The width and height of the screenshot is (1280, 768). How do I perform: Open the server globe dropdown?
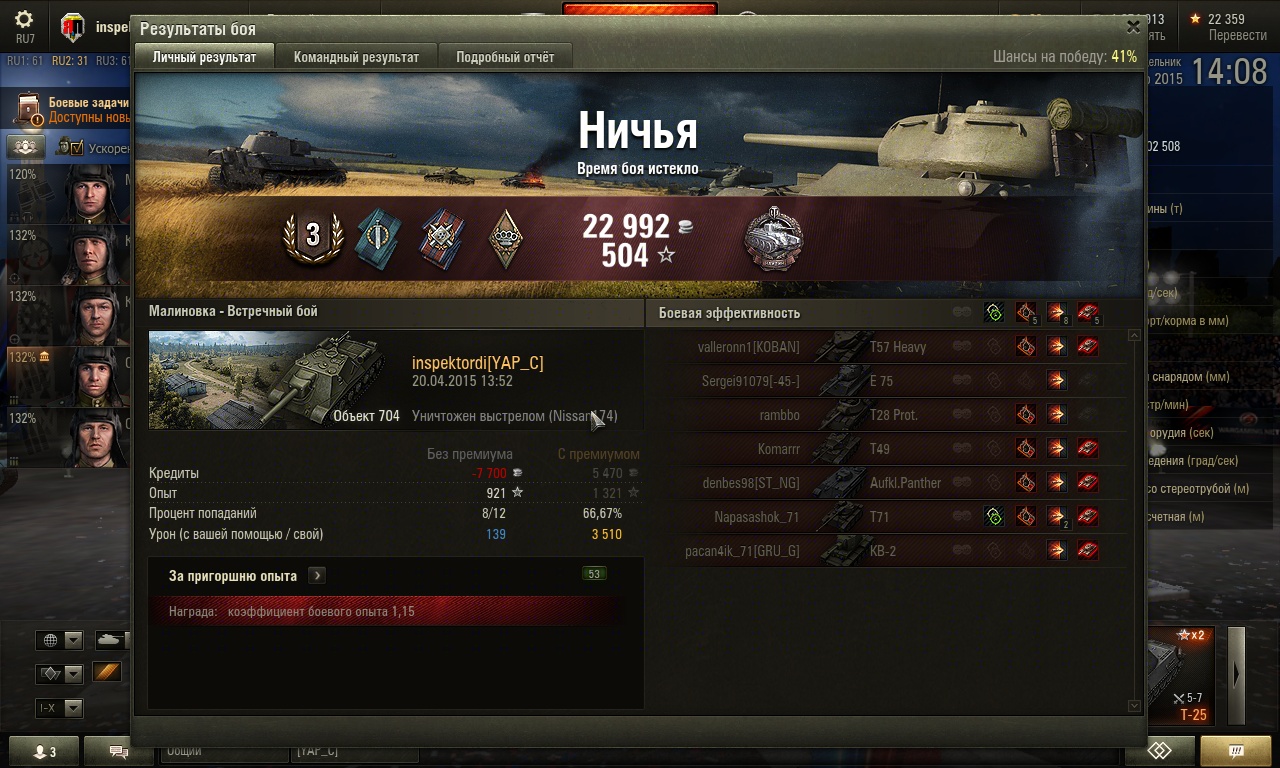click(x=59, y=640)
